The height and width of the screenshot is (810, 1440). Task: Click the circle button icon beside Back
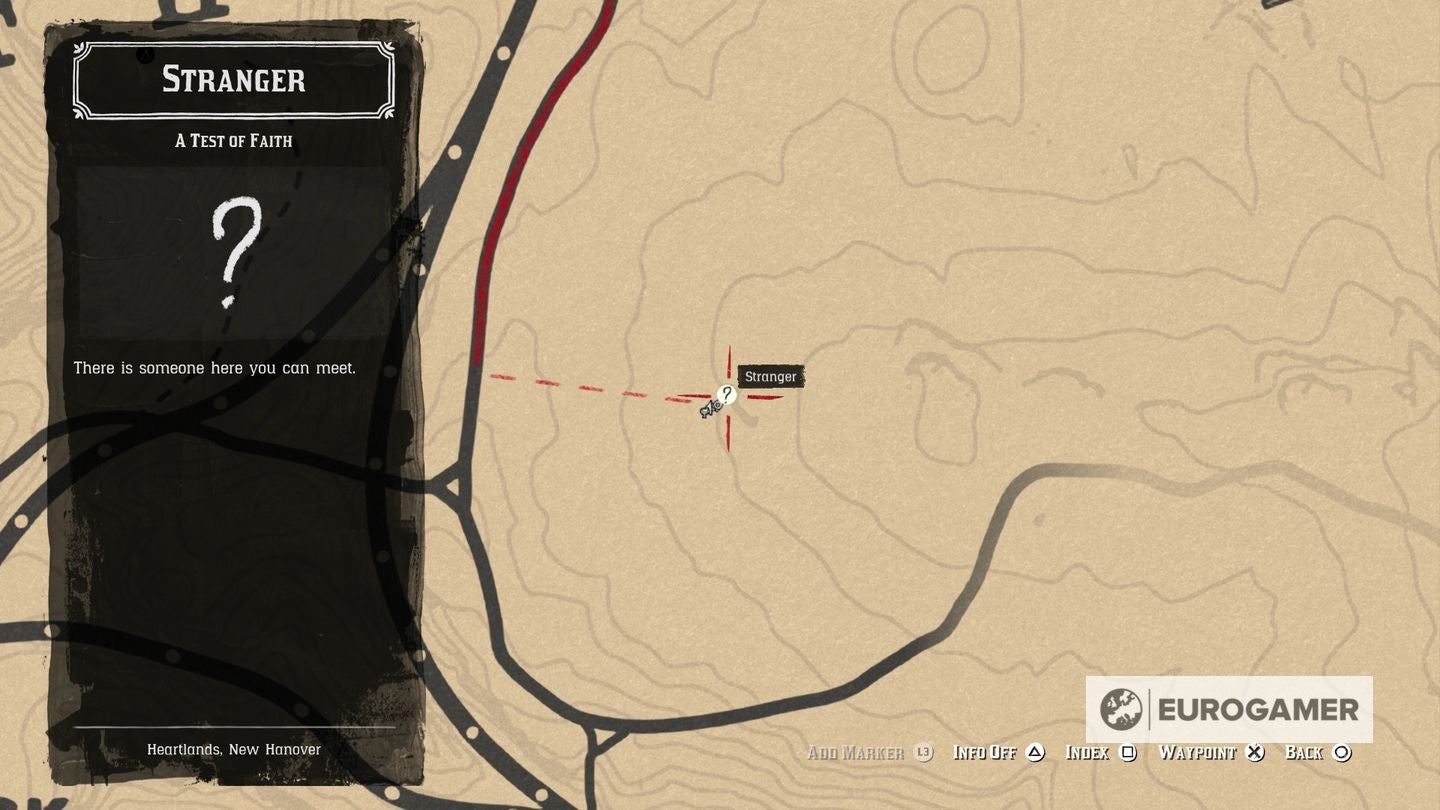(x=1344, y=753)
